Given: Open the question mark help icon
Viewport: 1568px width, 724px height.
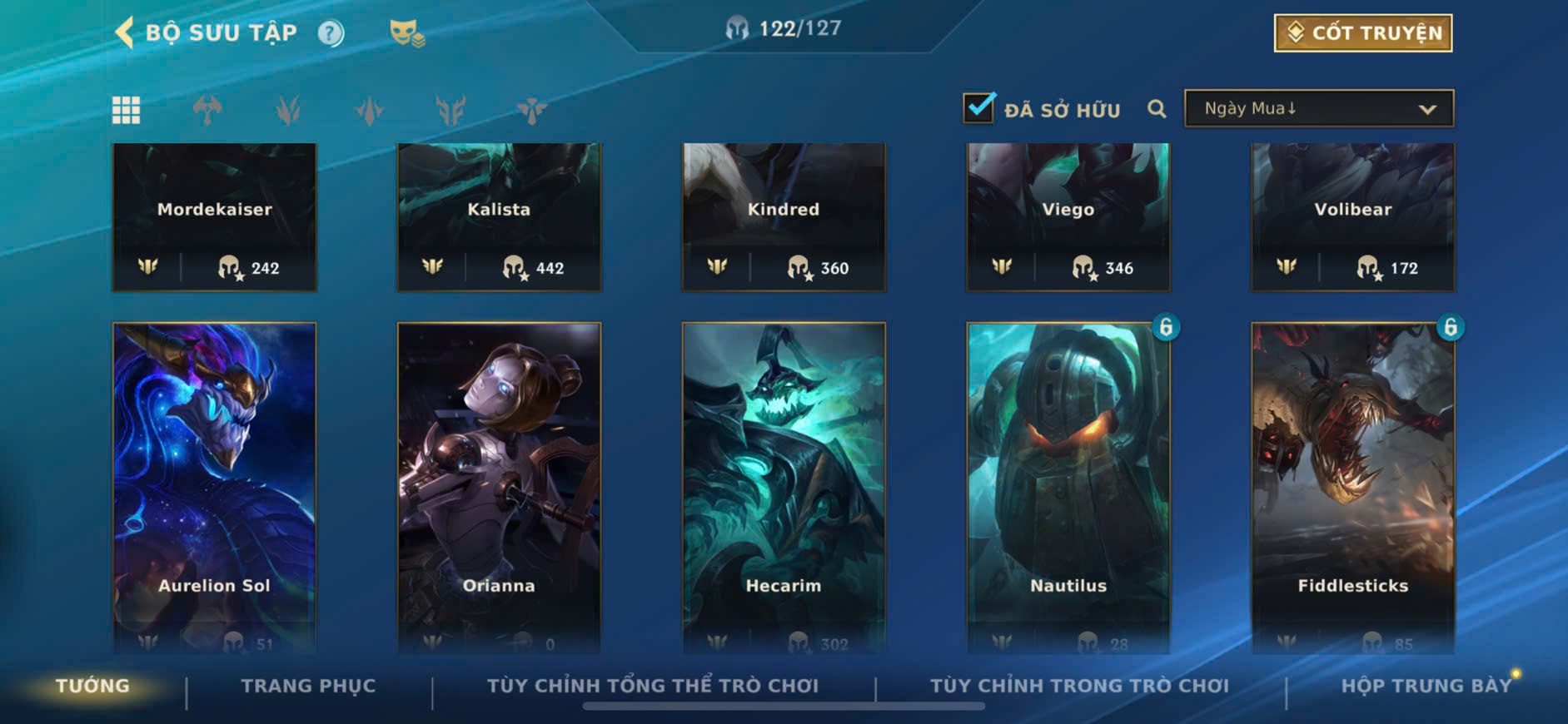Looking at the screenshot, I should pos(331,33).
